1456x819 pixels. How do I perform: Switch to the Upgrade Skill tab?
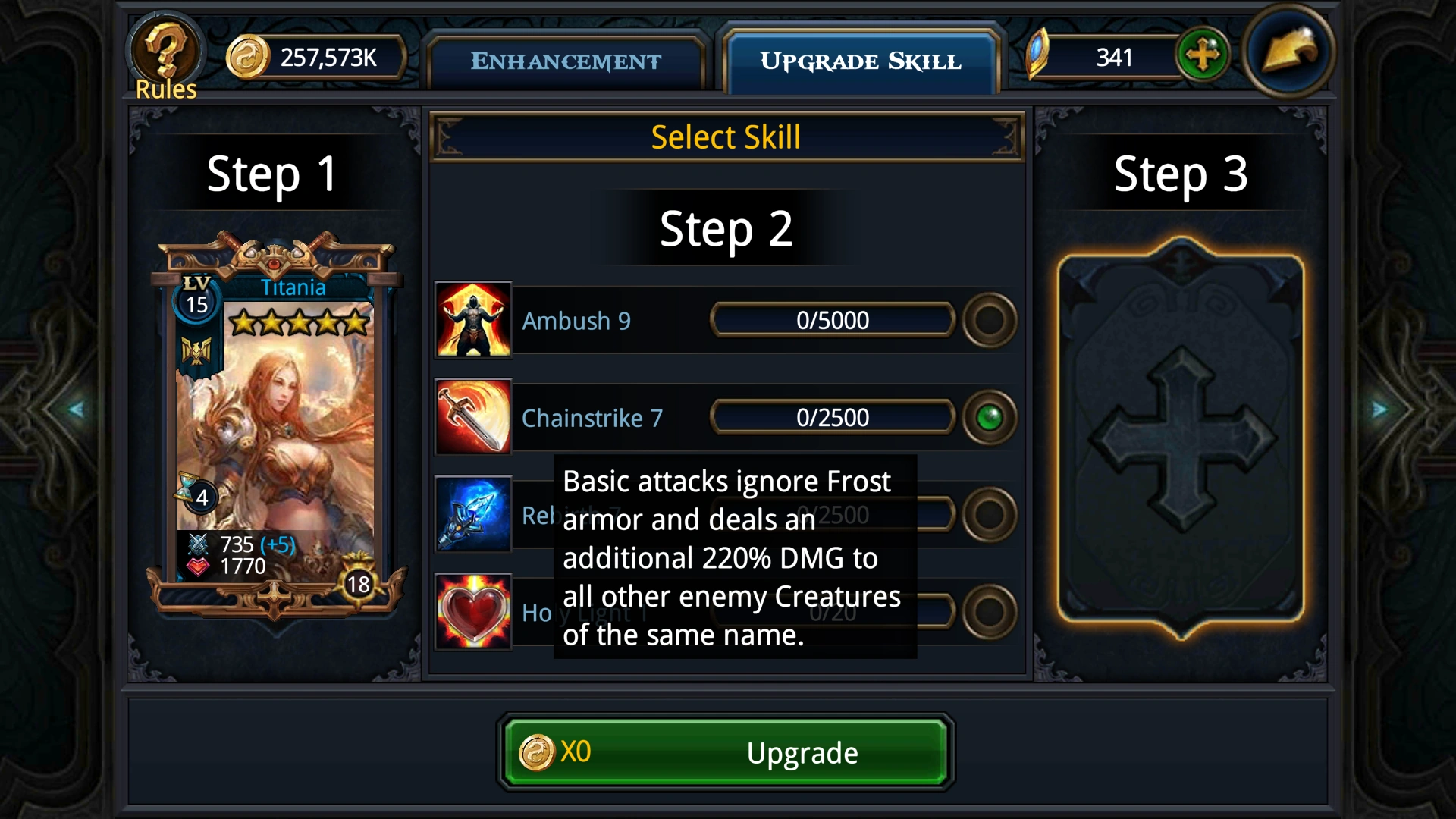pos(861,61)
